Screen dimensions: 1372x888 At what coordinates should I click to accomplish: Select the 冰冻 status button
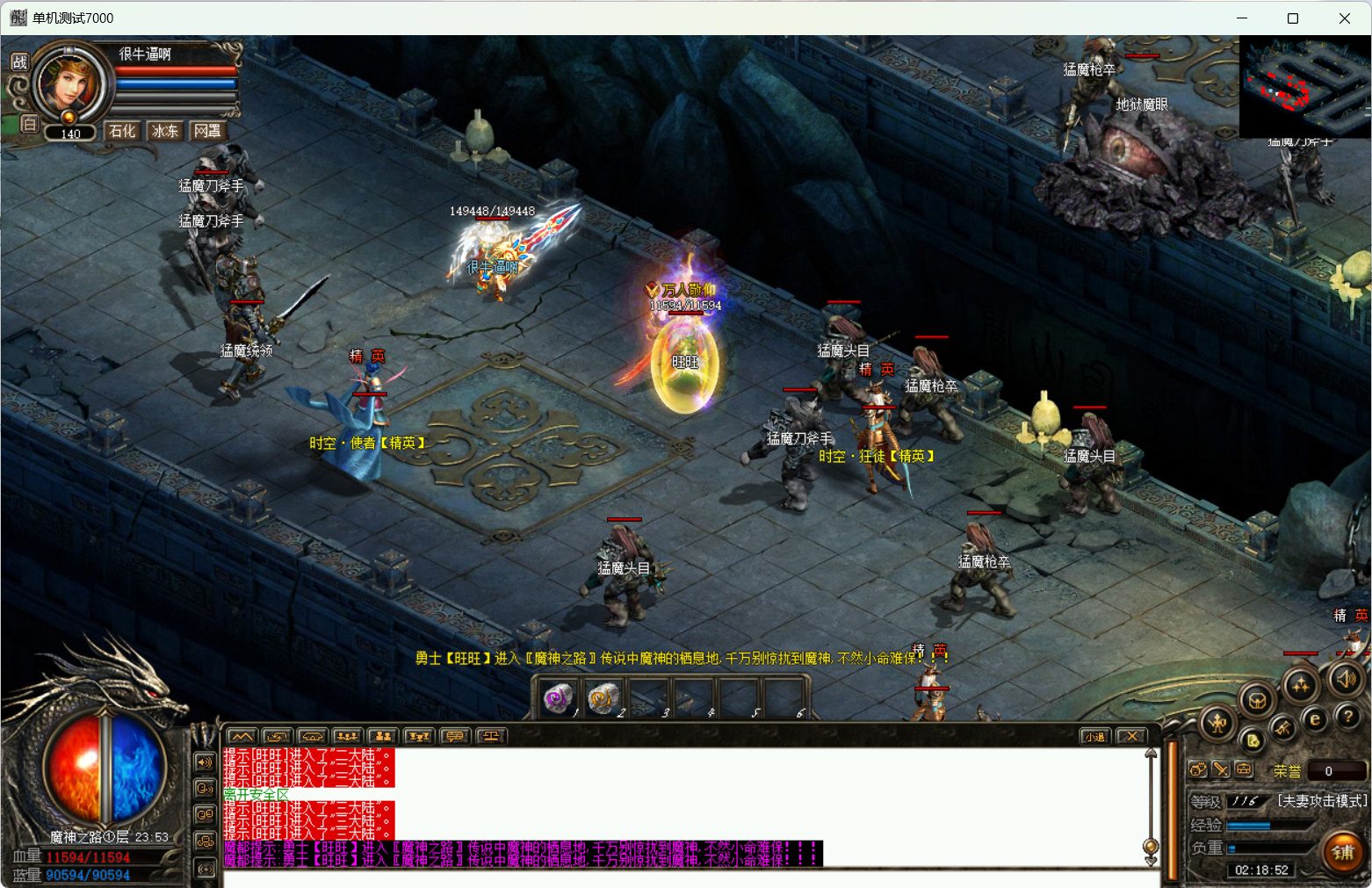coord(165,131)
